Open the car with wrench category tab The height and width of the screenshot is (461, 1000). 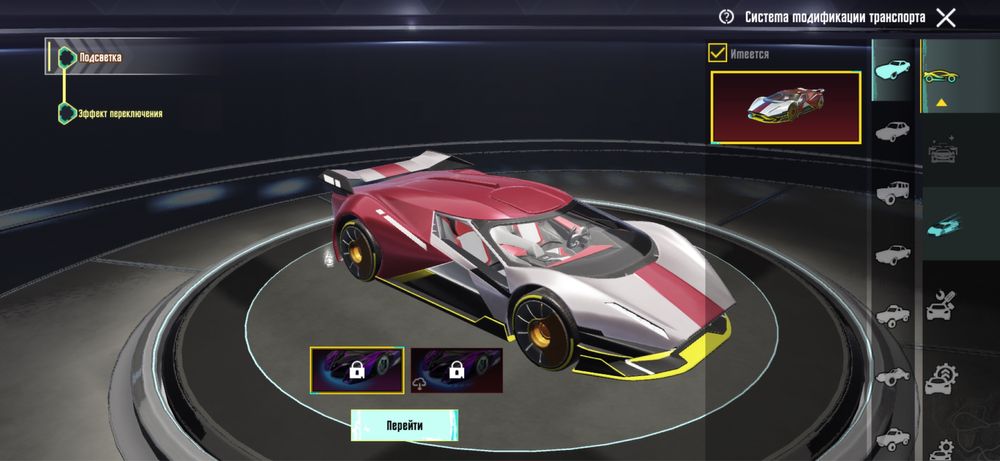tap(940, 304)
